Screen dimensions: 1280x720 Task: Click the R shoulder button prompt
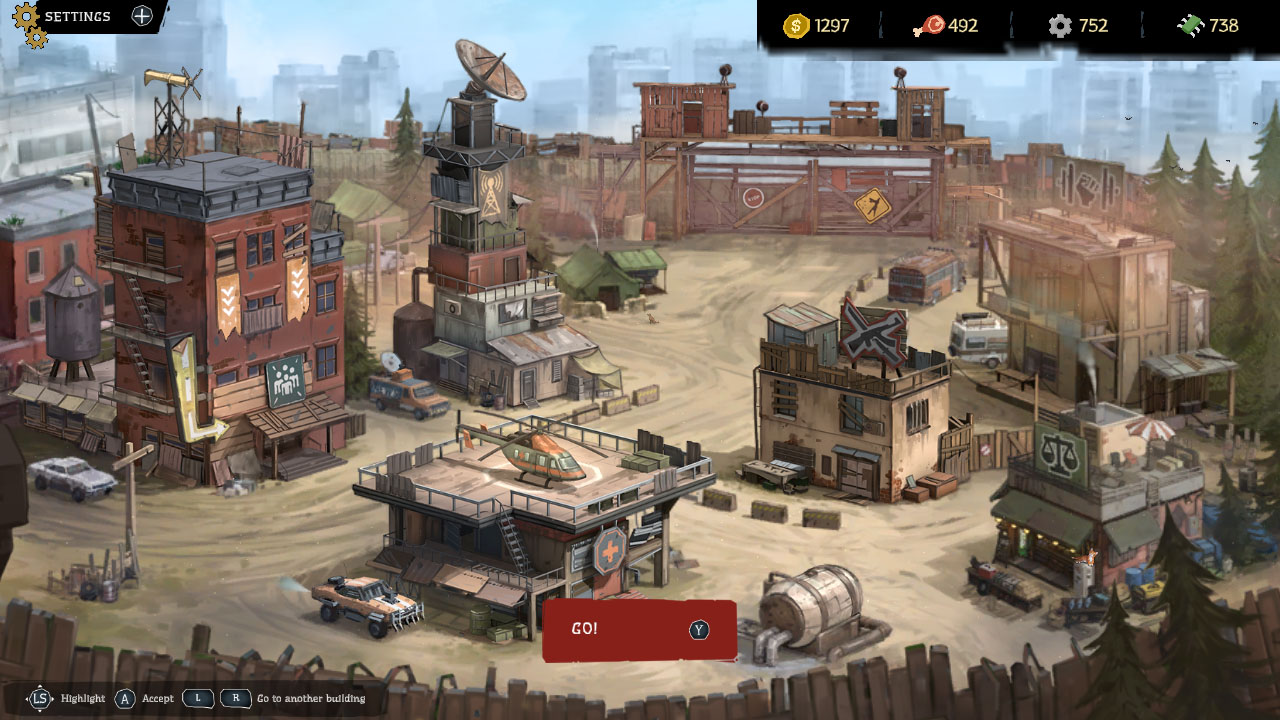point(235,699)
